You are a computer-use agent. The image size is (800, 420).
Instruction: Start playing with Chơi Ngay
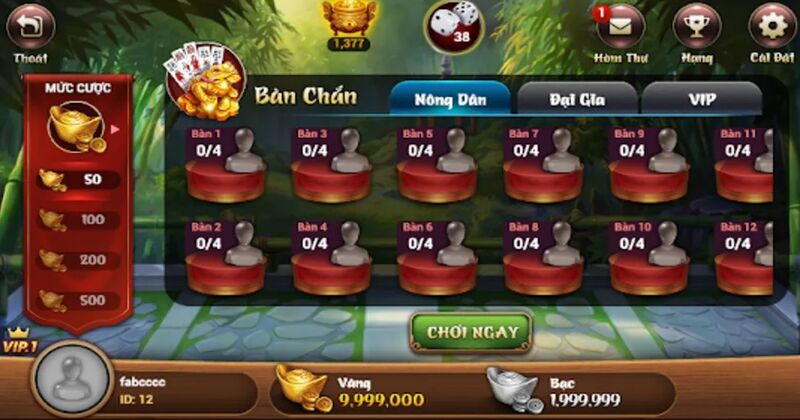471,333
